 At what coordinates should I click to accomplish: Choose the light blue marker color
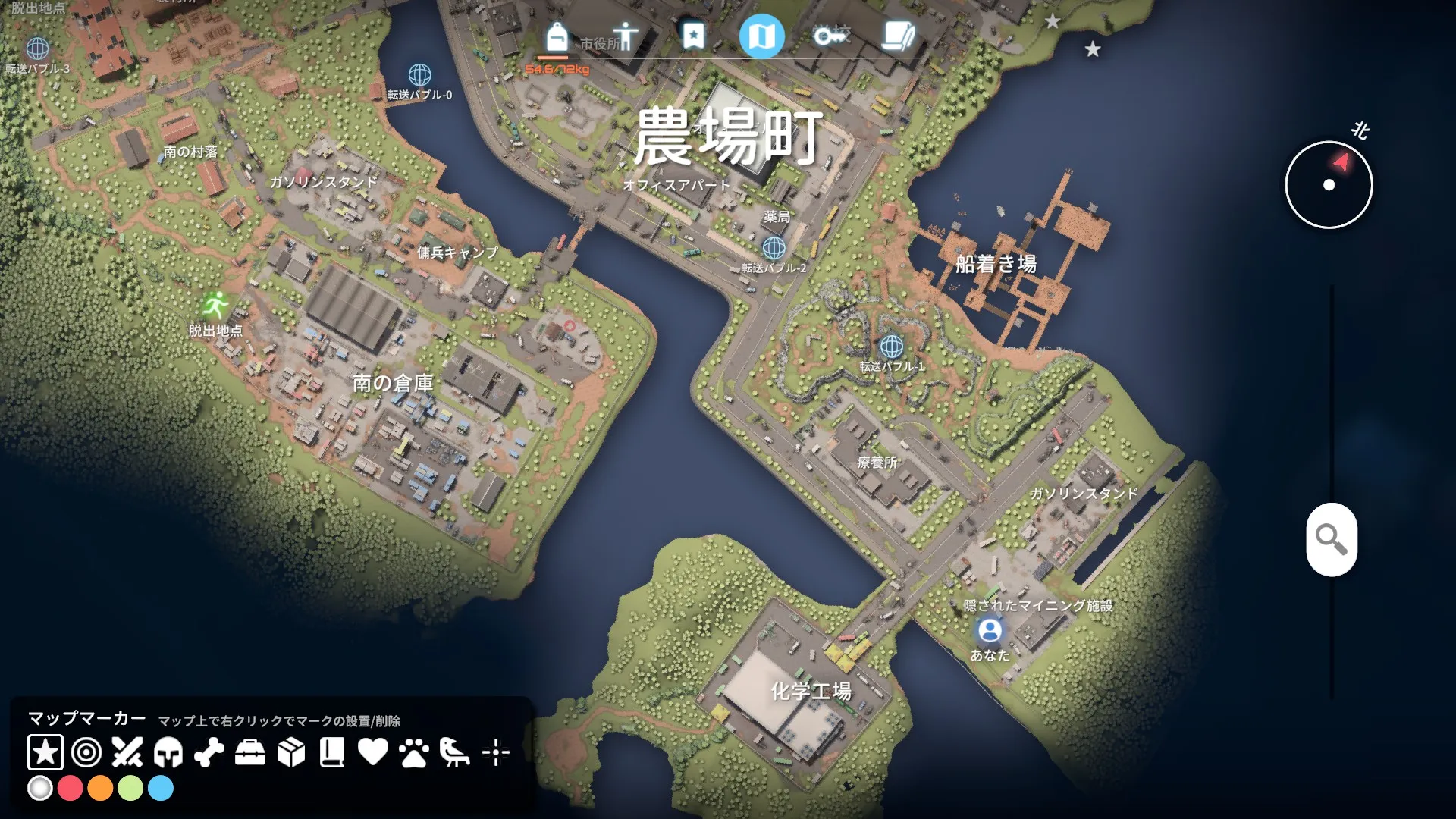[161, 789]
